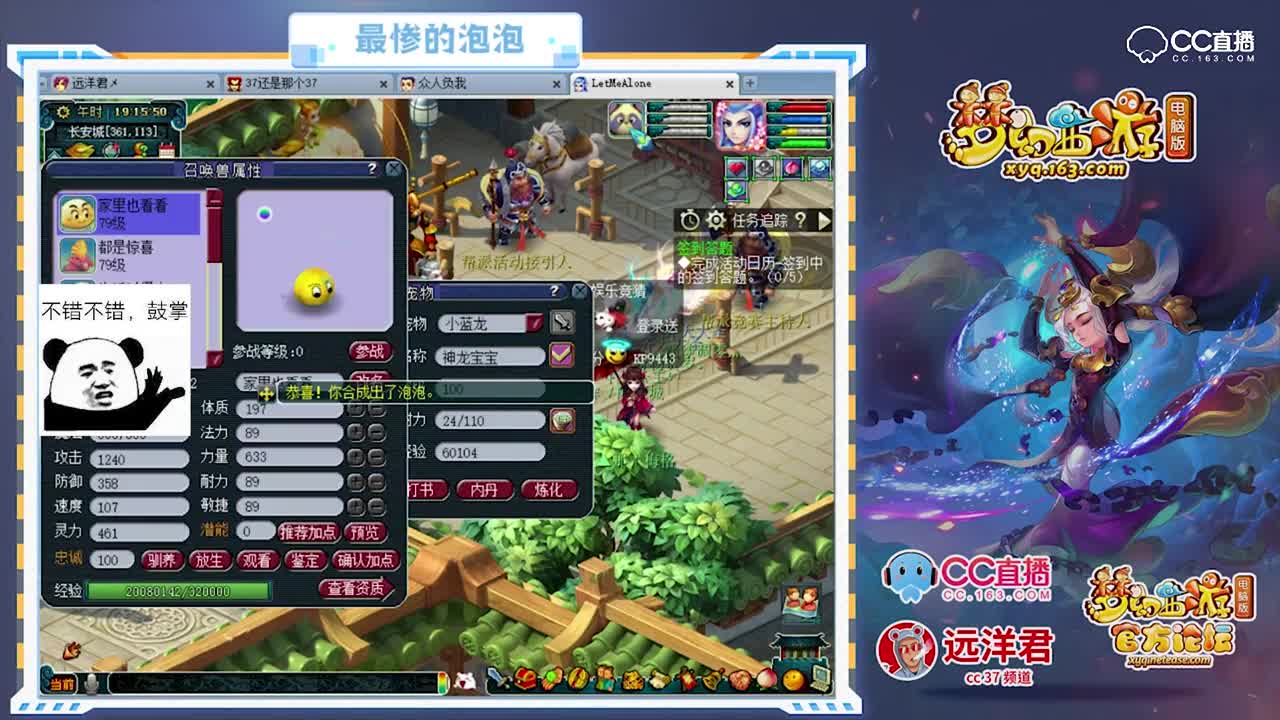
Task: Expand the 任务追踪 tracker panel arrow
Action: pos(822,218)
